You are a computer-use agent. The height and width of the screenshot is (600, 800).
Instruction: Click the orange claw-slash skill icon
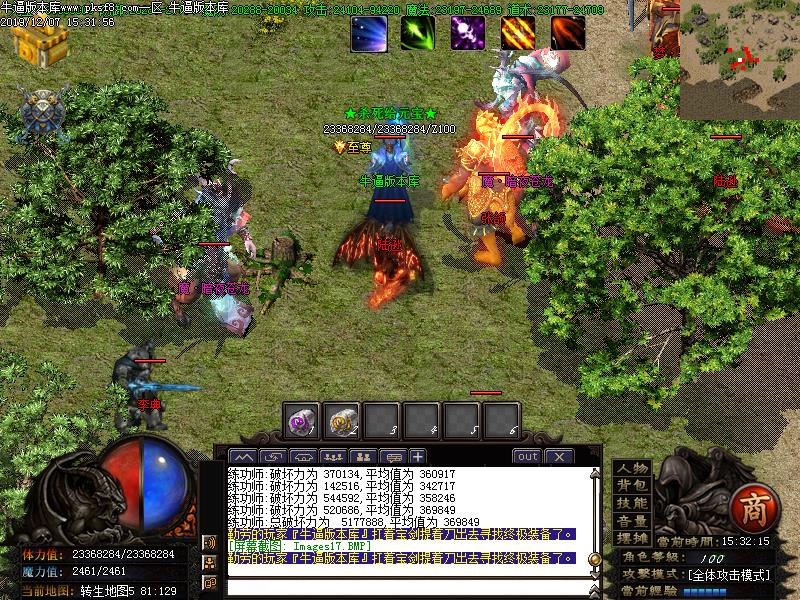coord(517,33)
